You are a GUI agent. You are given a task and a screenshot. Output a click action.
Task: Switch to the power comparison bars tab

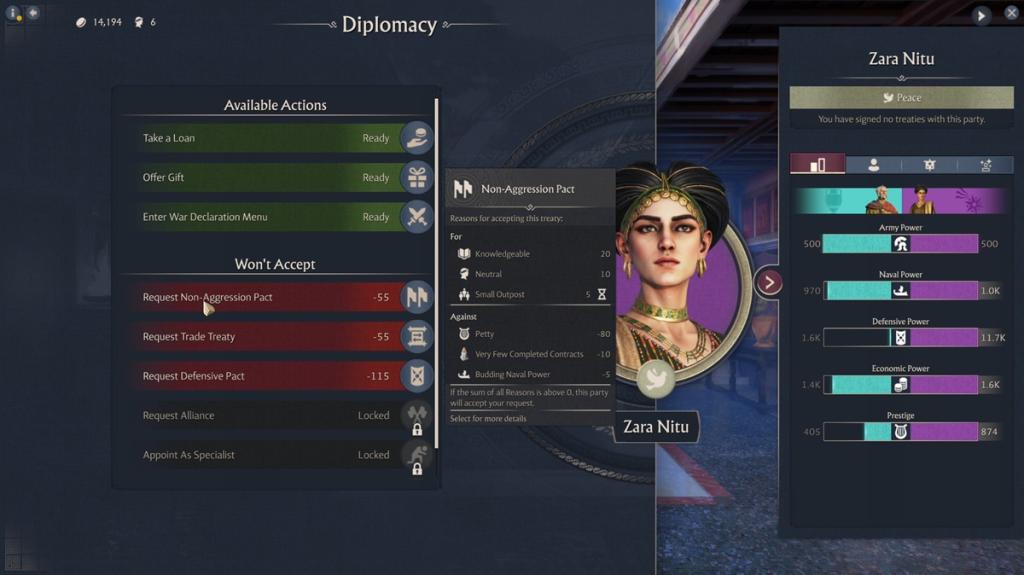[x=817, y=165]
